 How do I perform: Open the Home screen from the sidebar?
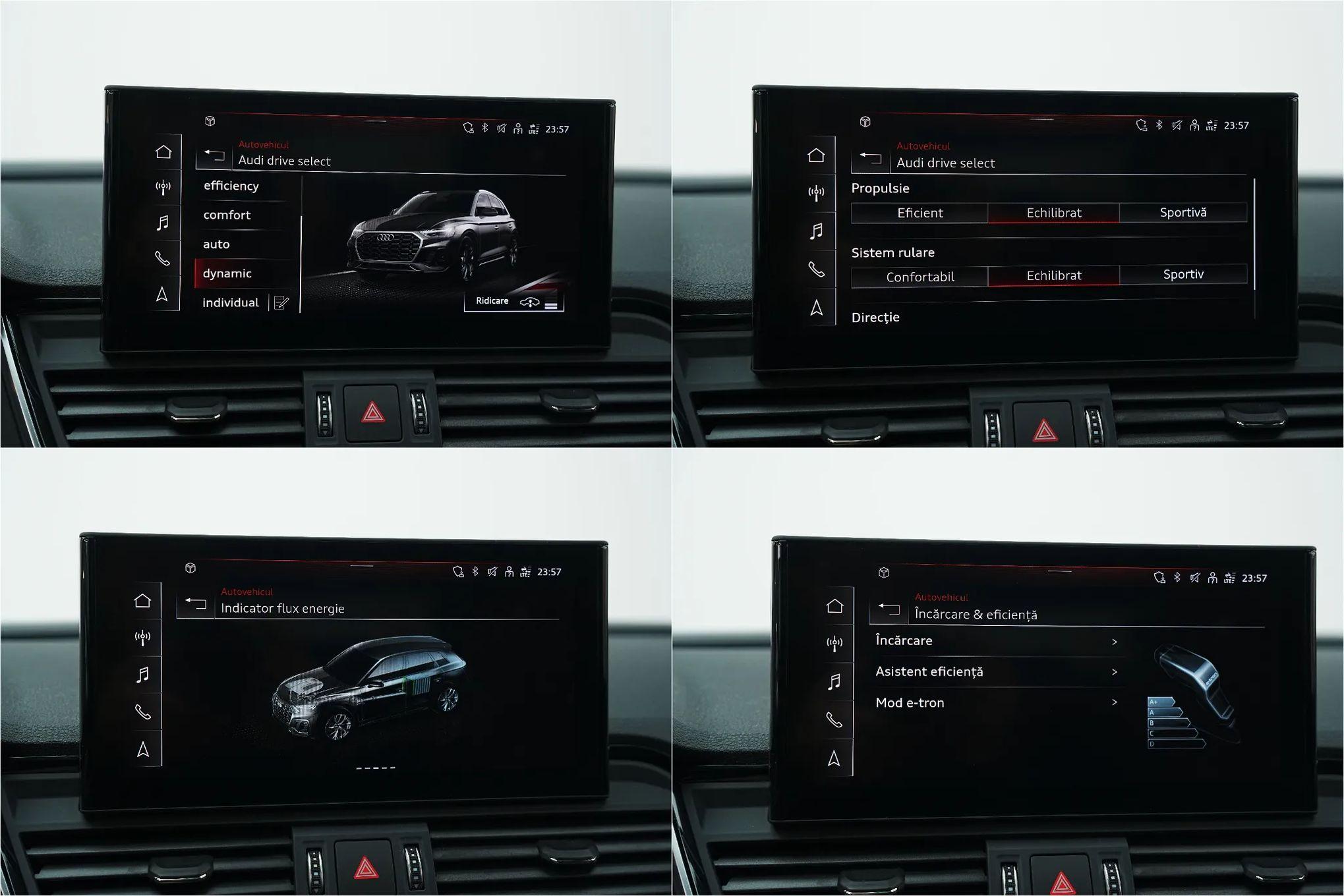163,151
